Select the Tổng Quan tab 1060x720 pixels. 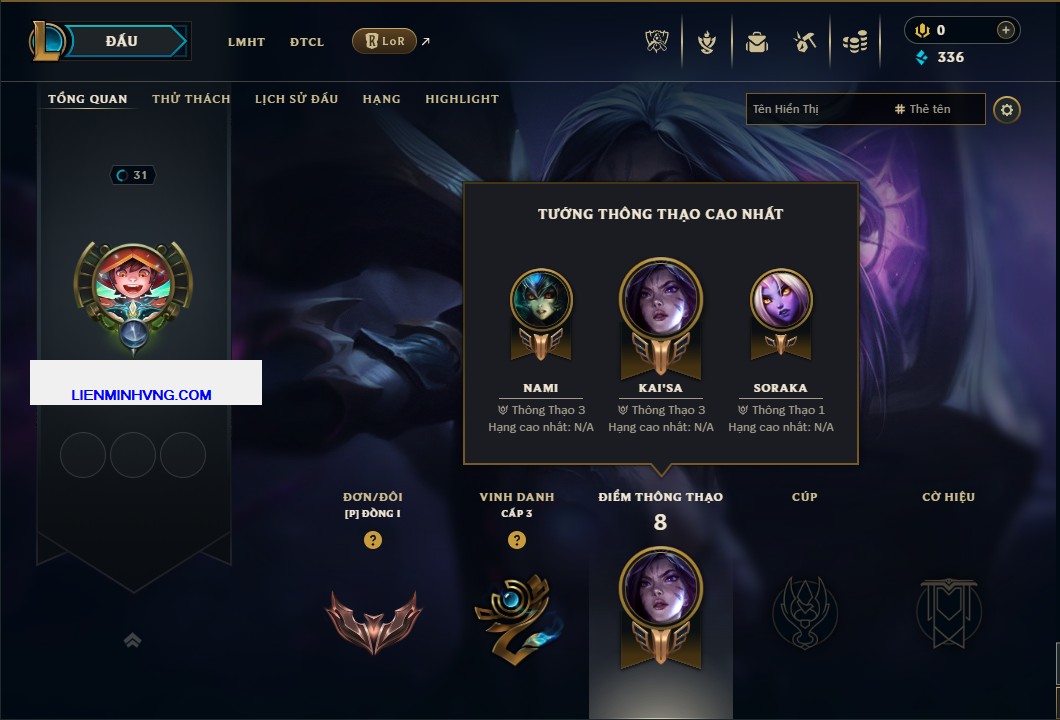[x=88, y=99]
